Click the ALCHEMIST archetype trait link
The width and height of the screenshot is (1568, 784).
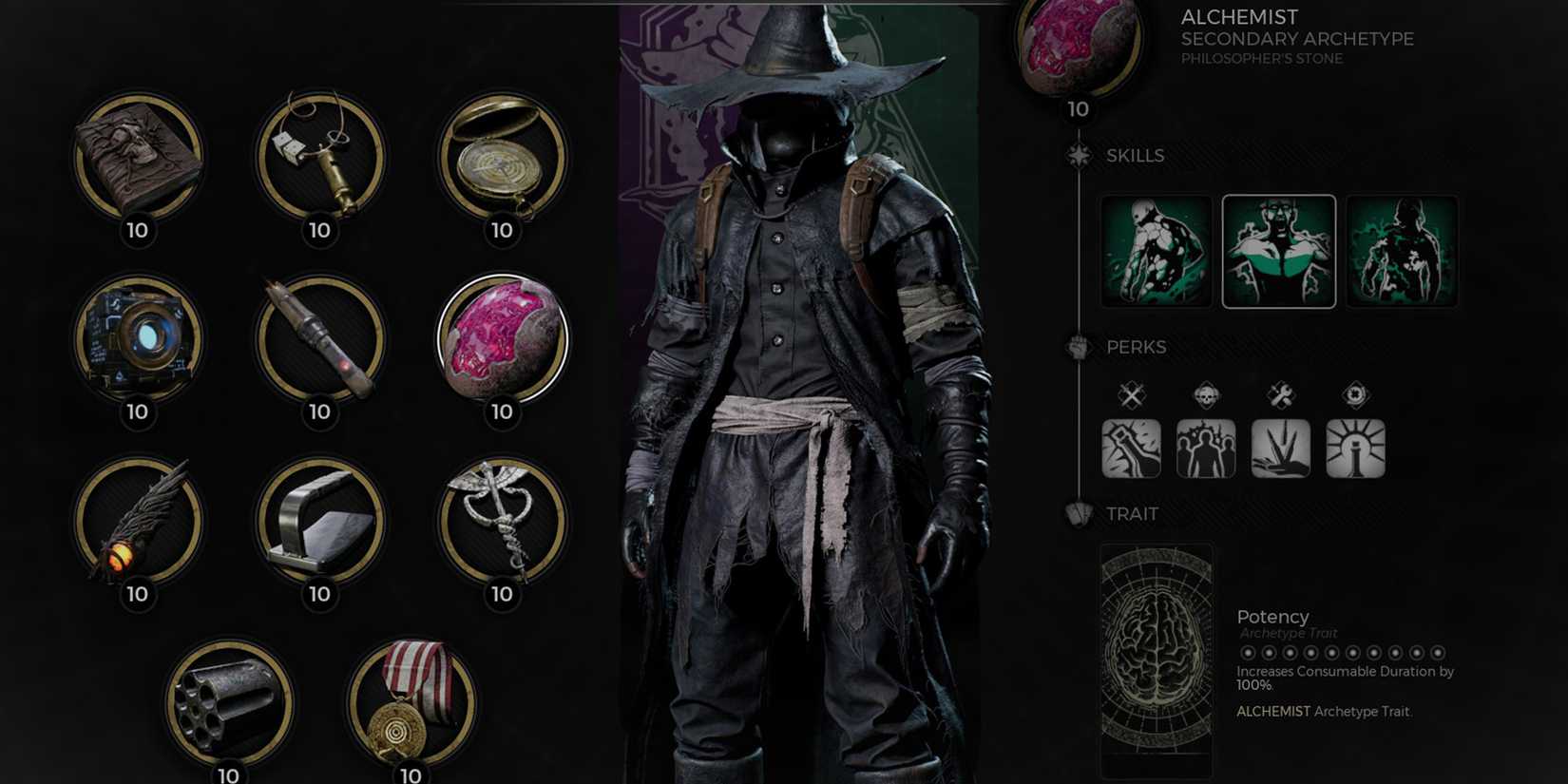tap(1272, 711)
